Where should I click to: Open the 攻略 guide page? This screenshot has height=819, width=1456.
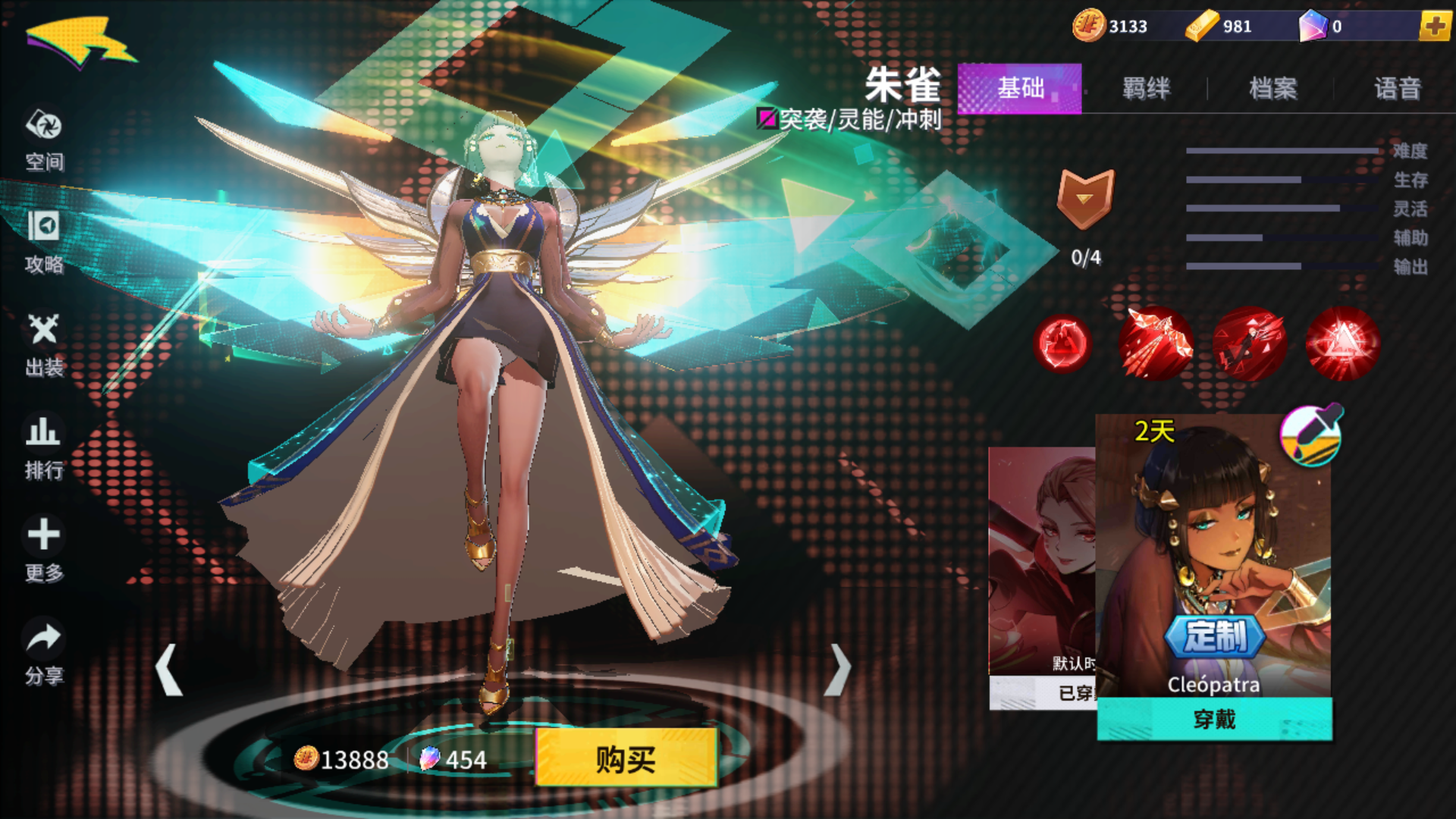(x=44, y=241)
